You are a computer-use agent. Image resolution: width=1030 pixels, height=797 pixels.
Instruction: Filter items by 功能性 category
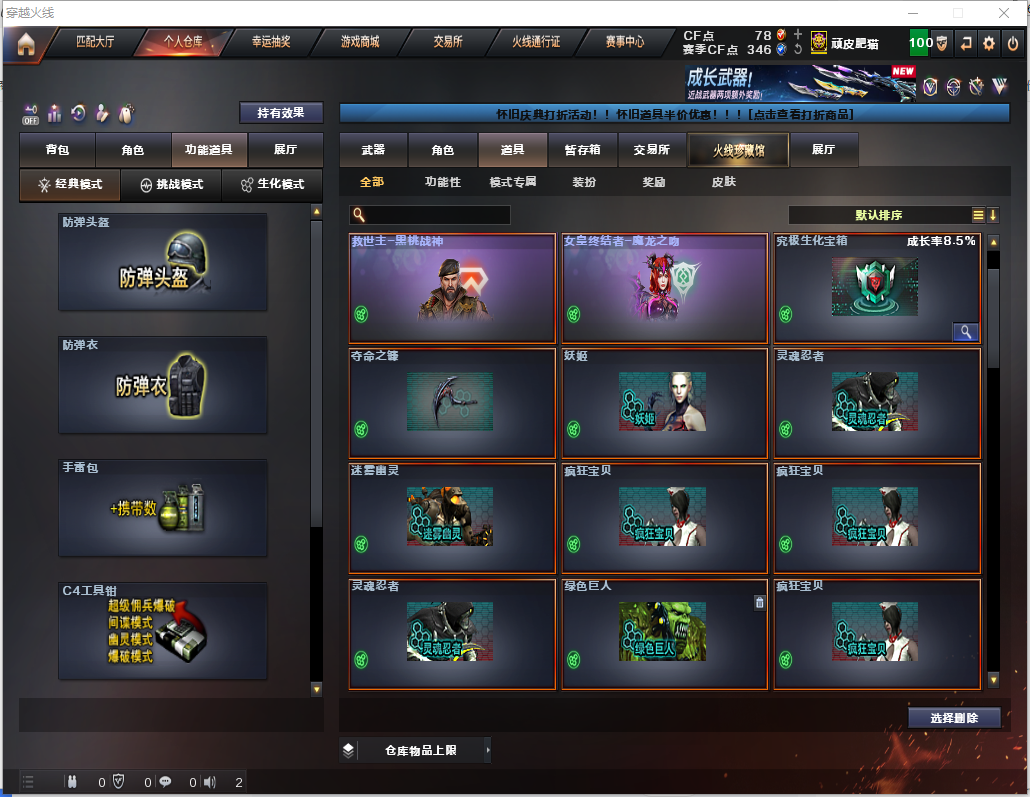(442, 182)
